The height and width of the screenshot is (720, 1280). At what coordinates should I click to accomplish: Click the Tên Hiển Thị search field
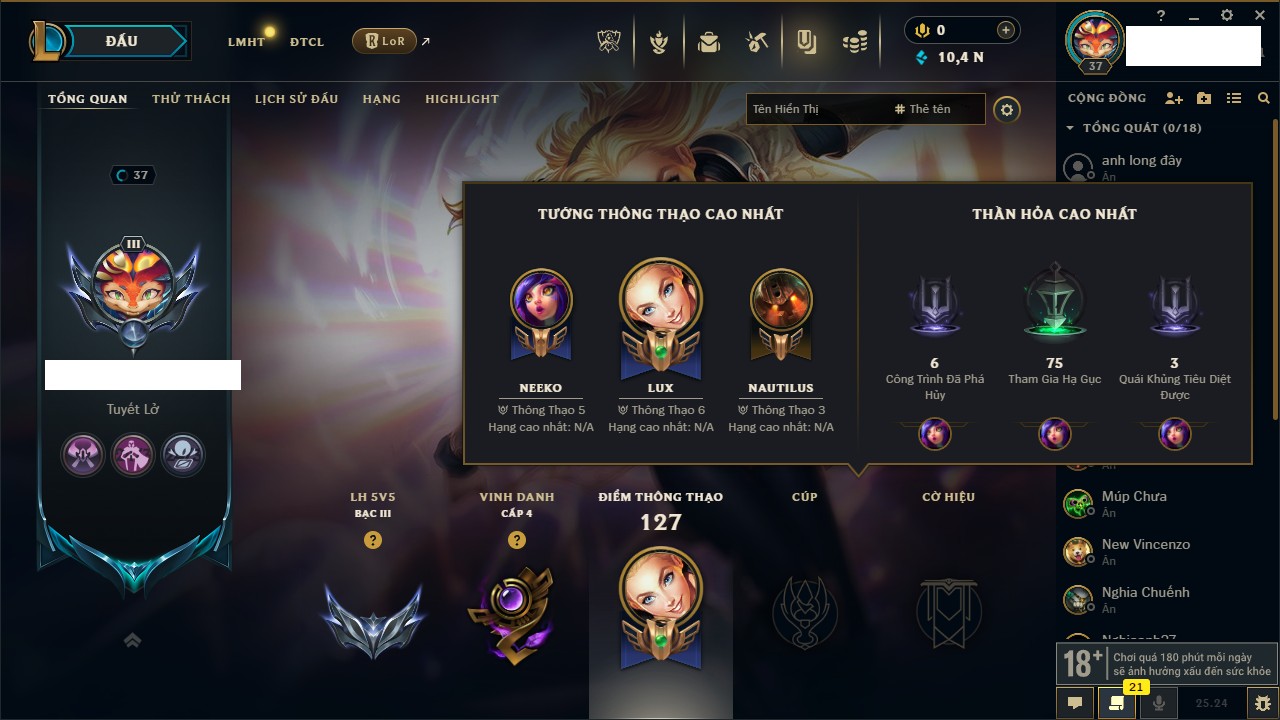point(815,109)
